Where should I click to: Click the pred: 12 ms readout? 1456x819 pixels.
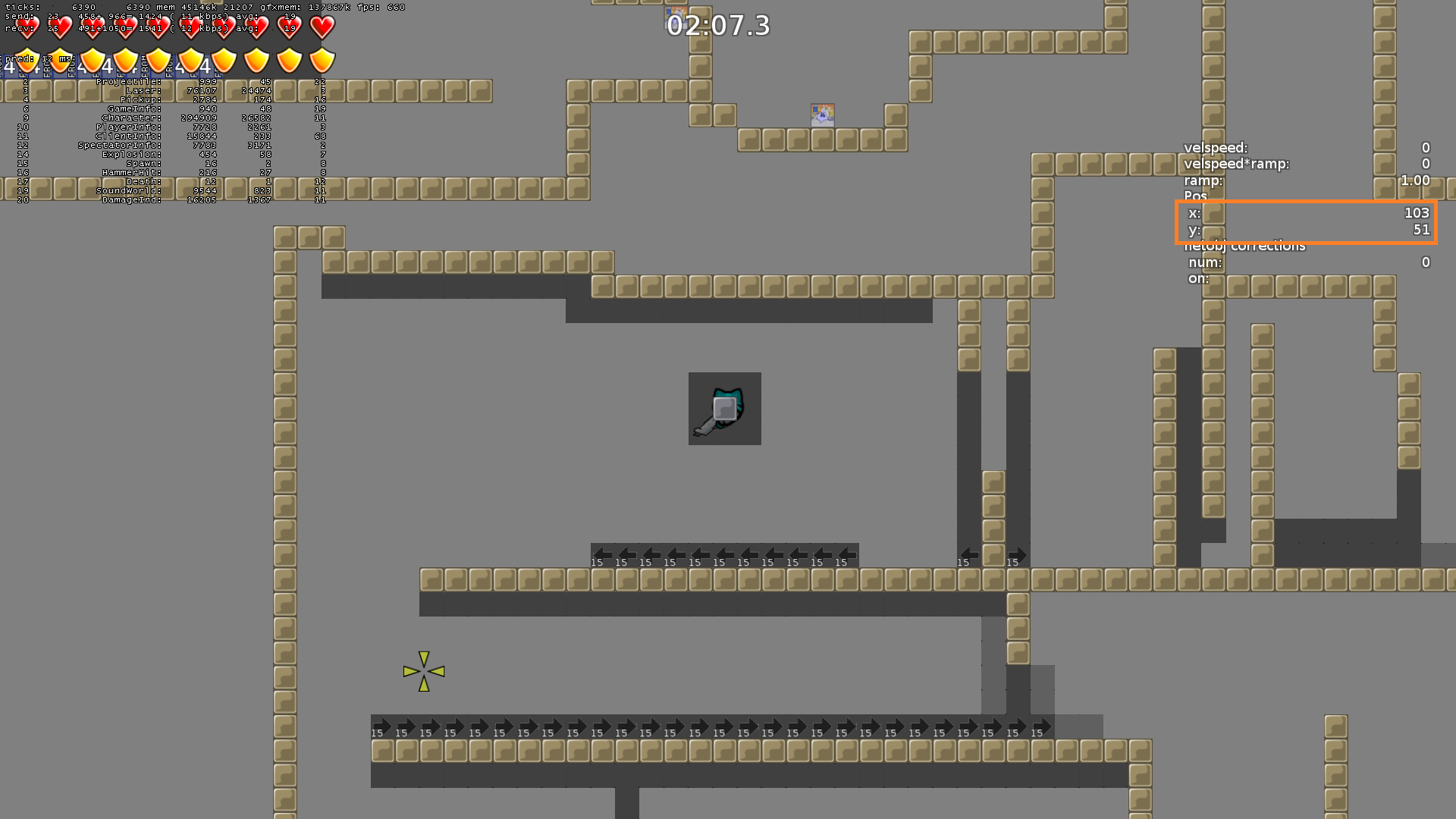click(x=36, y=57)
